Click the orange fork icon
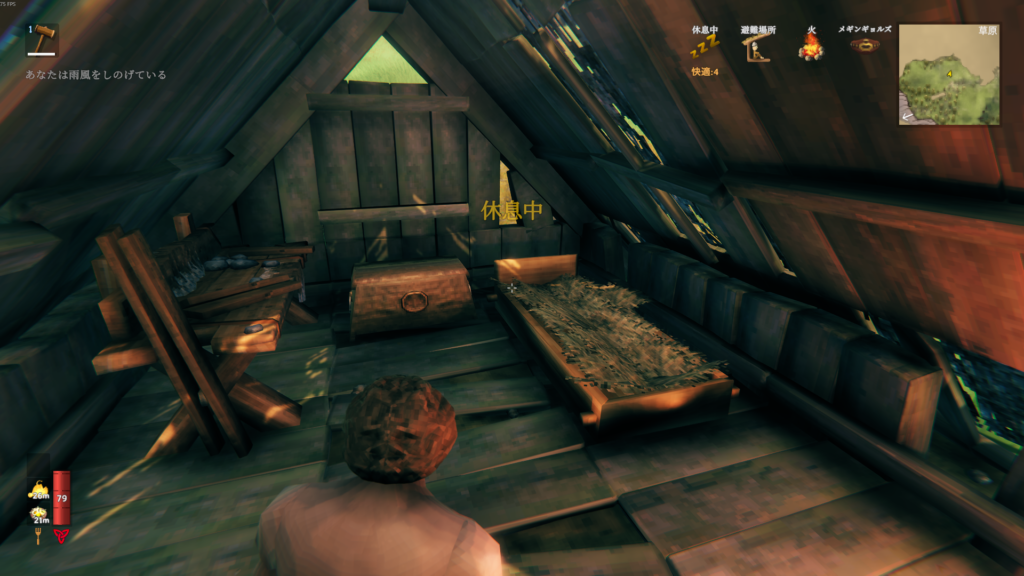Image resolution: width=1024 pixels, height=576 pixels. click(40, 537)
